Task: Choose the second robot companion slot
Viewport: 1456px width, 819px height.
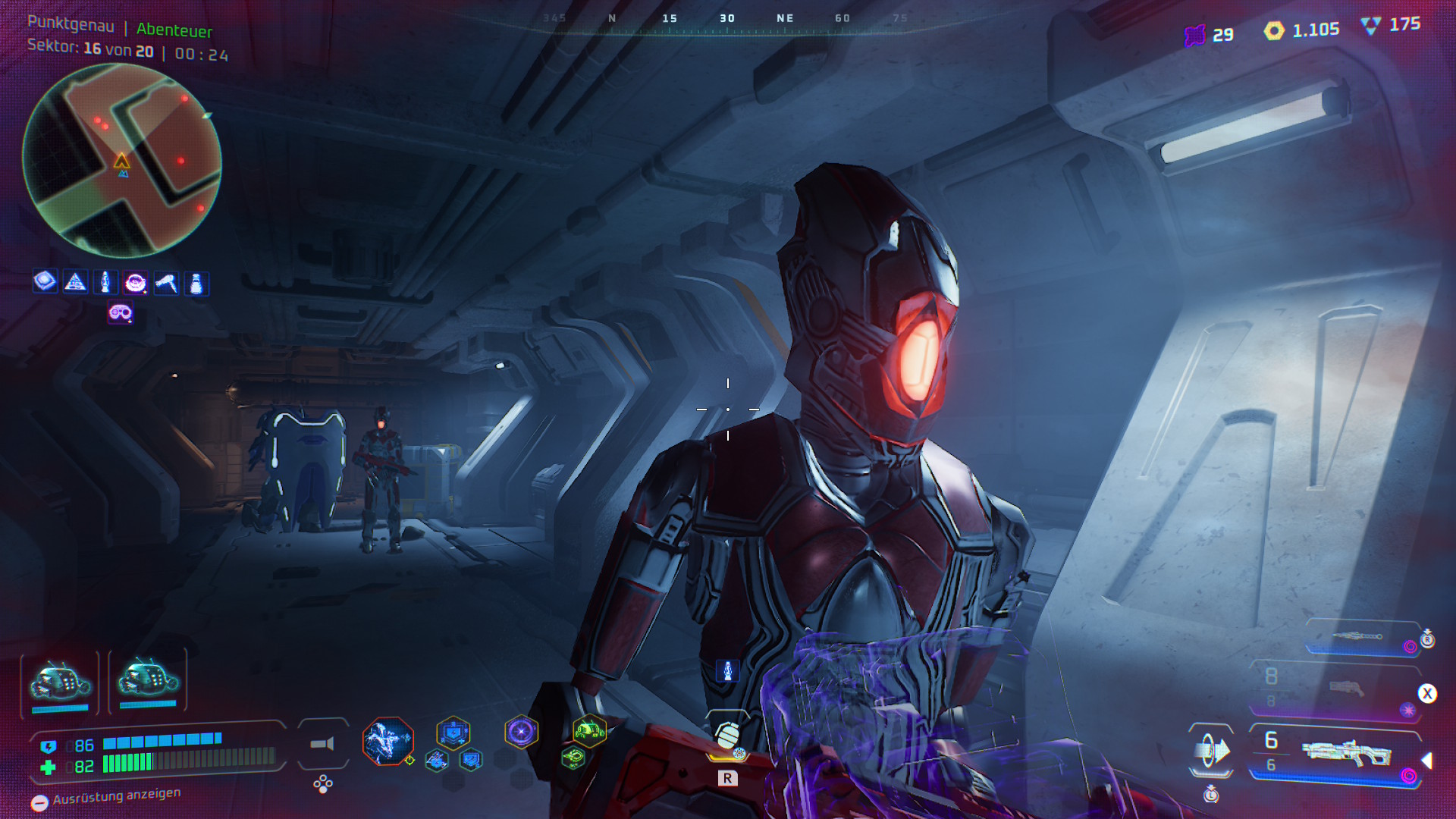Action: 148,679
